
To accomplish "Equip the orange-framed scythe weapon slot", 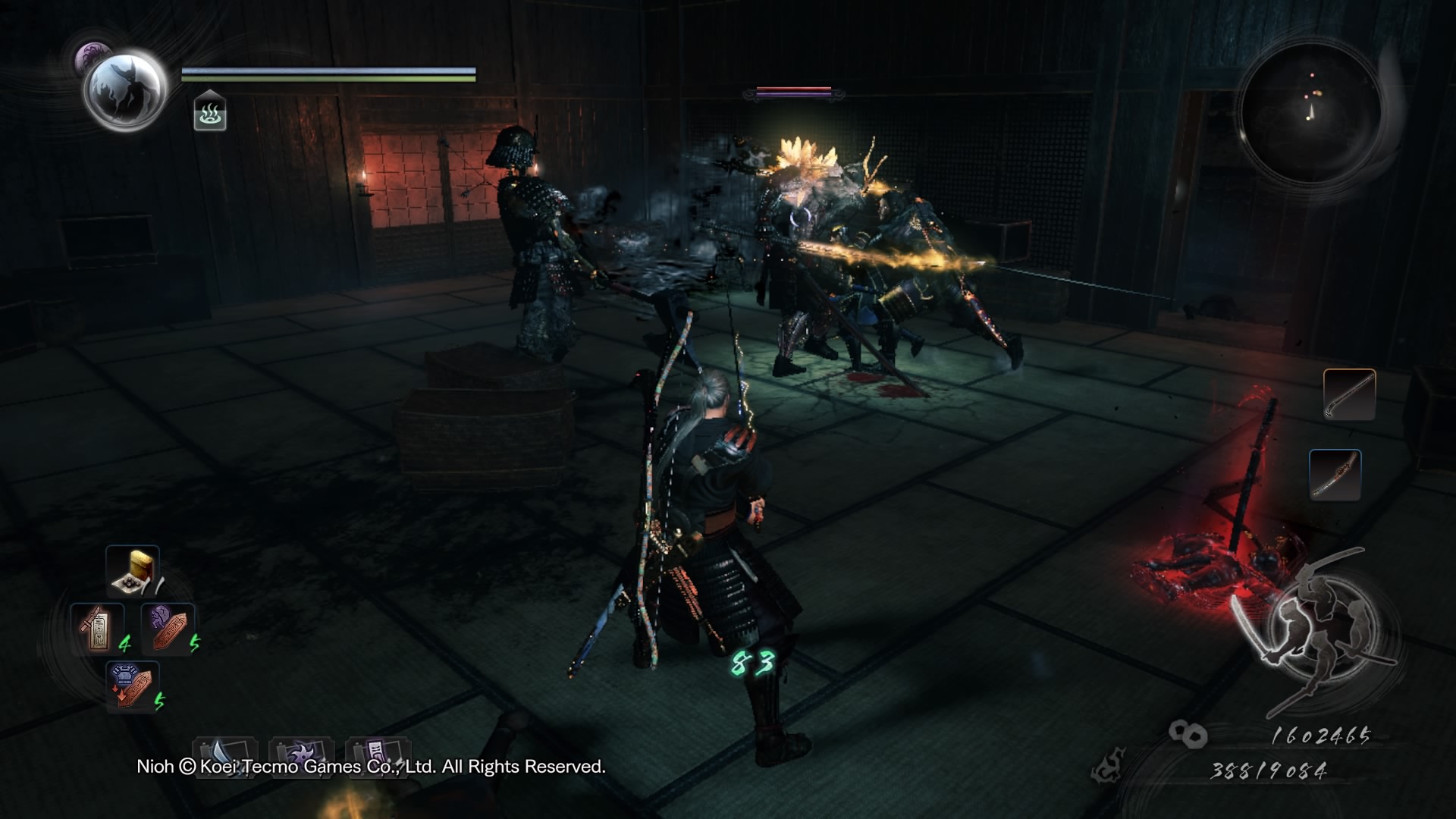I will pyautogui.click(x=1349, y=394).
